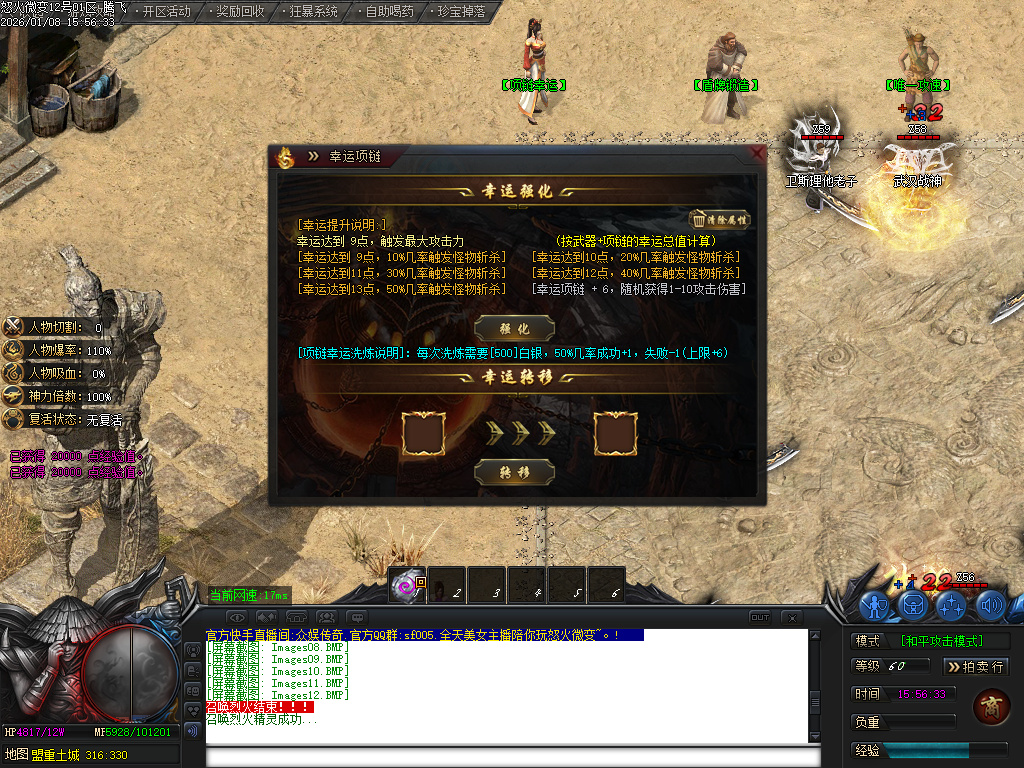Close the chat panel with the X button

pyautogui.click(x=791, y=617)
